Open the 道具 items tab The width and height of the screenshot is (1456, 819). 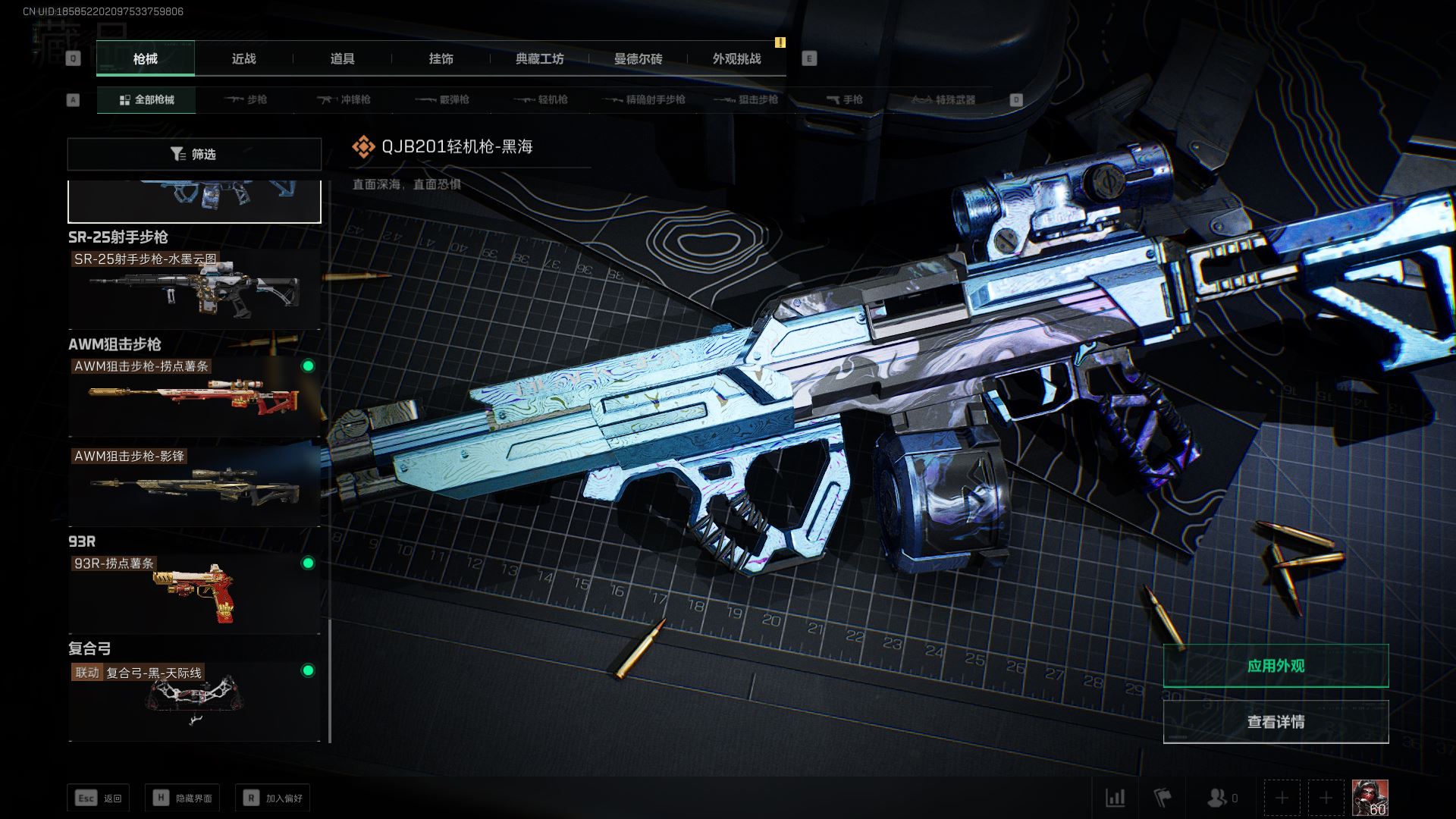pos(342,59)
